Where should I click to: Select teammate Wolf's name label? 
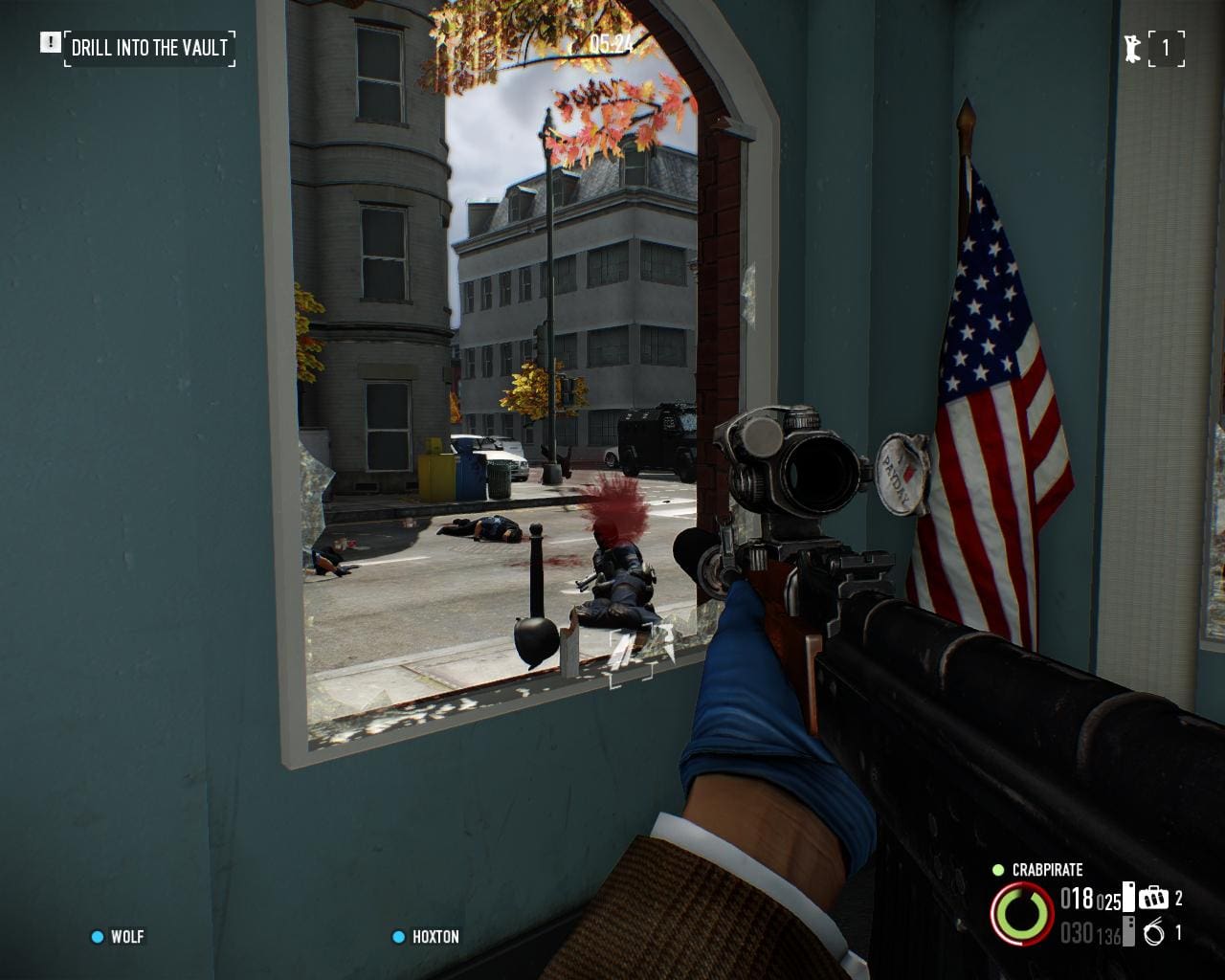point(127,936)
